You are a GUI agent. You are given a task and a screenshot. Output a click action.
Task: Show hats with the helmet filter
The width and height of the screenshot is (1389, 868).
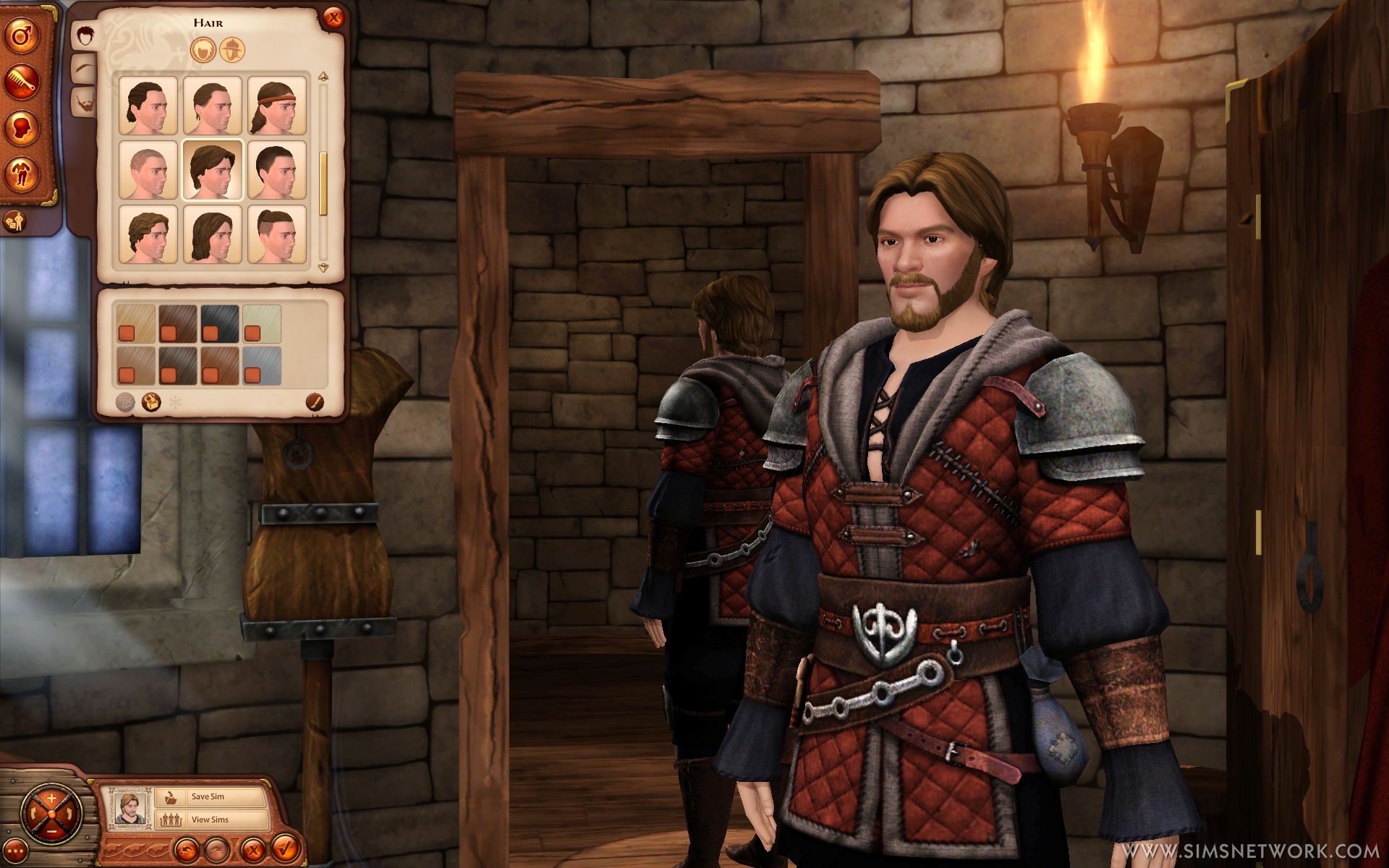(232, 50)
